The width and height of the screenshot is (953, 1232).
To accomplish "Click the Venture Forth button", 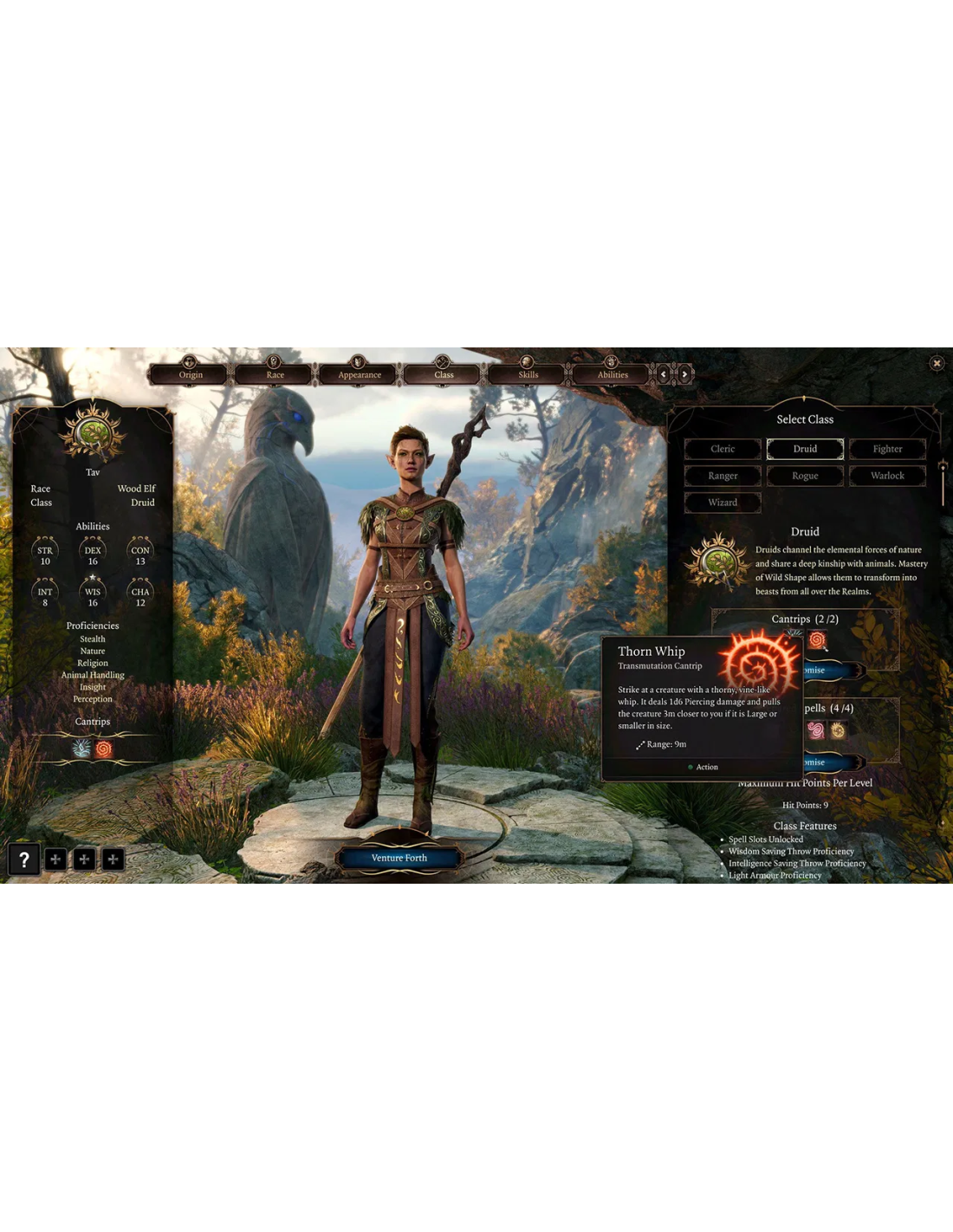I will (x=399, y=858).
